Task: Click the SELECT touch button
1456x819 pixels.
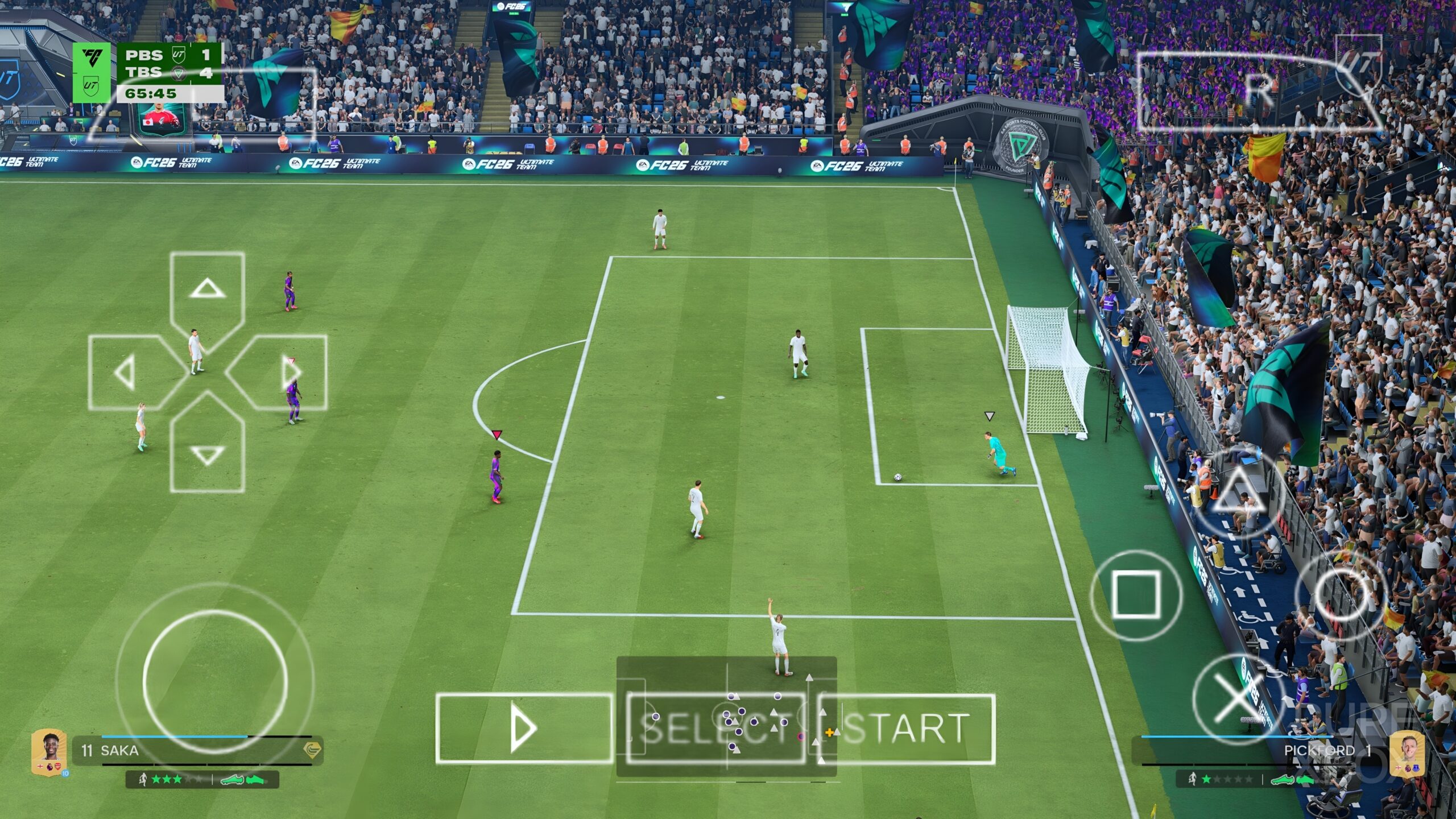Action: (715, 729)
